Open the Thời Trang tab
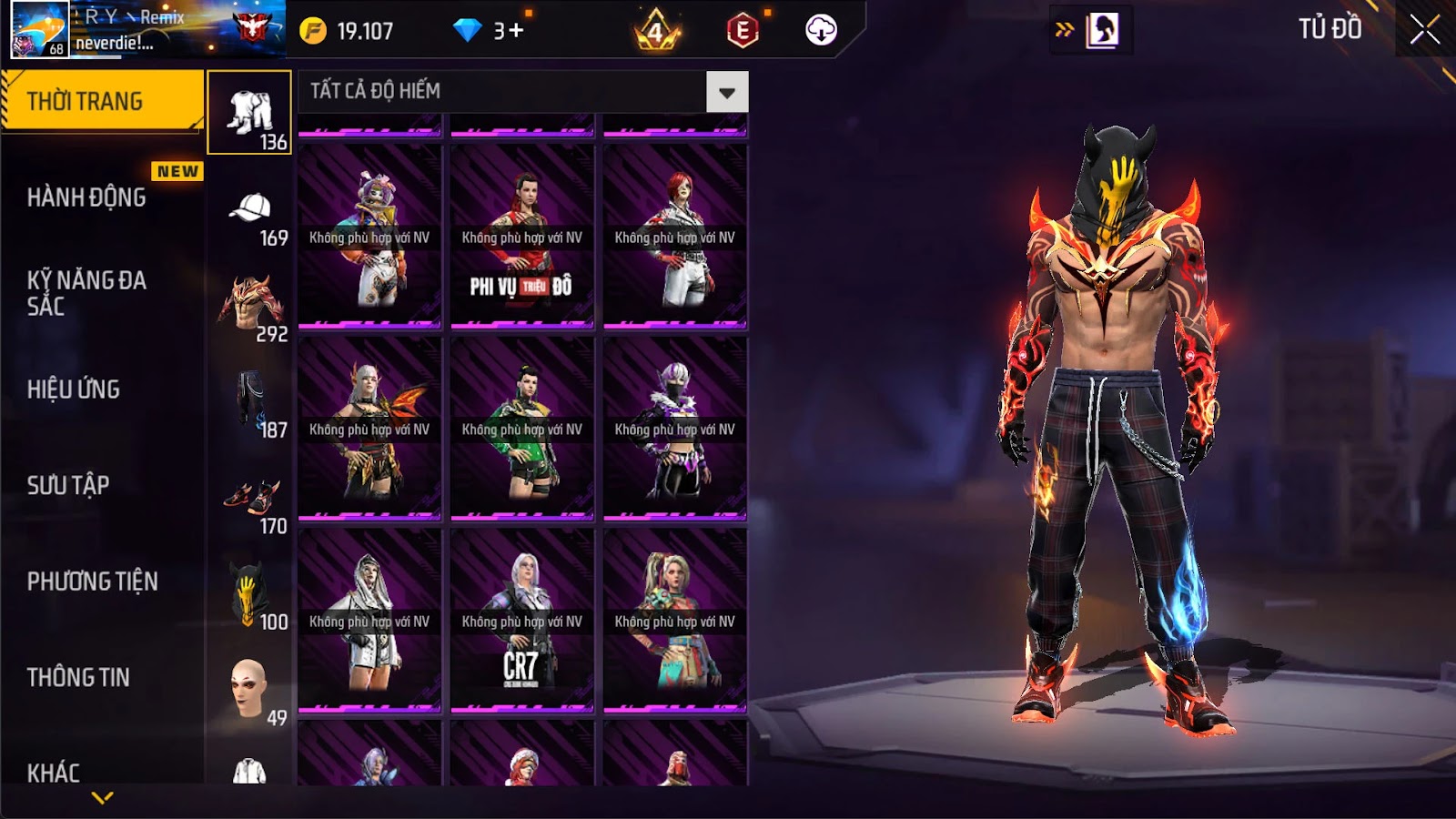 (101, 101)
